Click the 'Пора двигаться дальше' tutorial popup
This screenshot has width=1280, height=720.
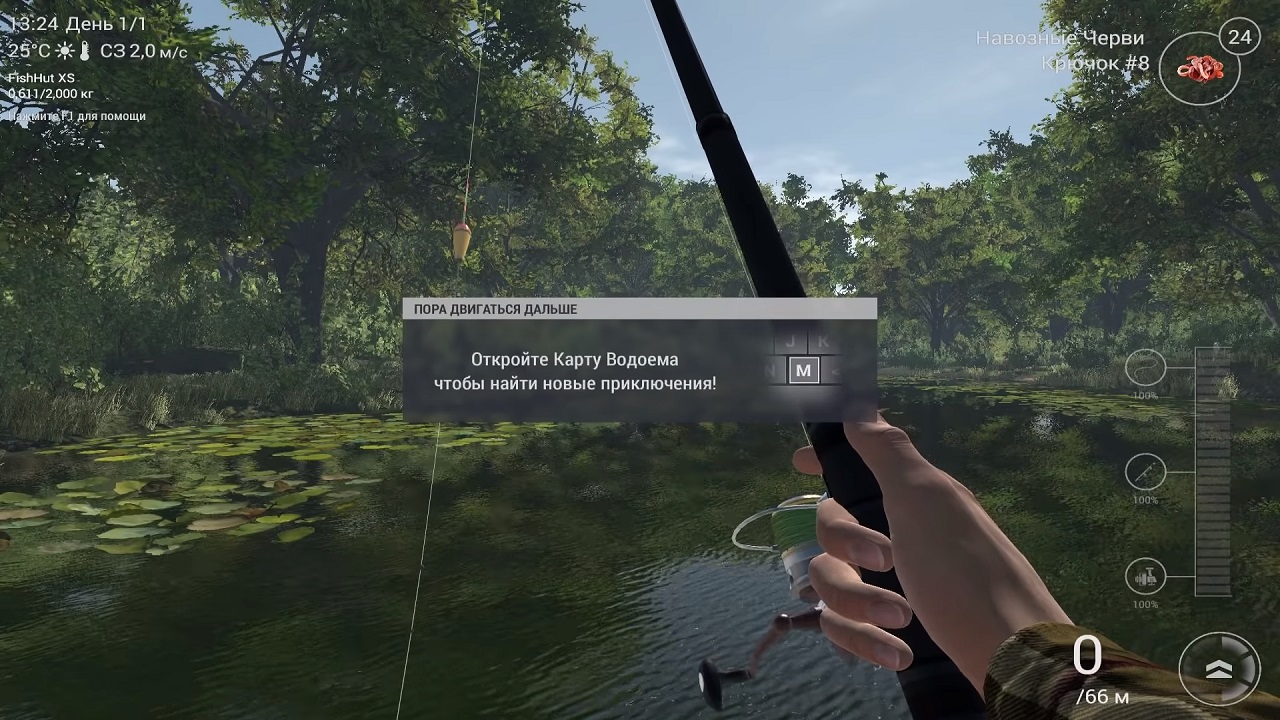point(639,360)
